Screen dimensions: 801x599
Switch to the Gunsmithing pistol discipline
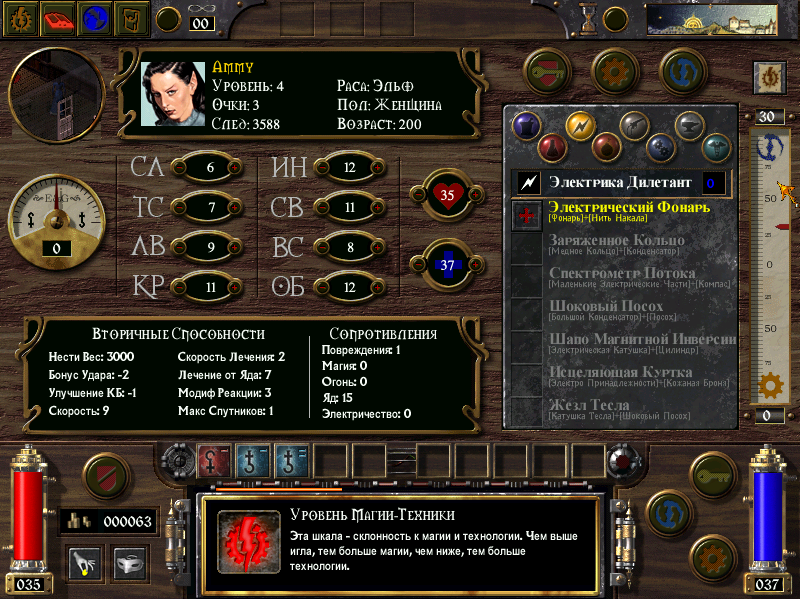[632, 125]
